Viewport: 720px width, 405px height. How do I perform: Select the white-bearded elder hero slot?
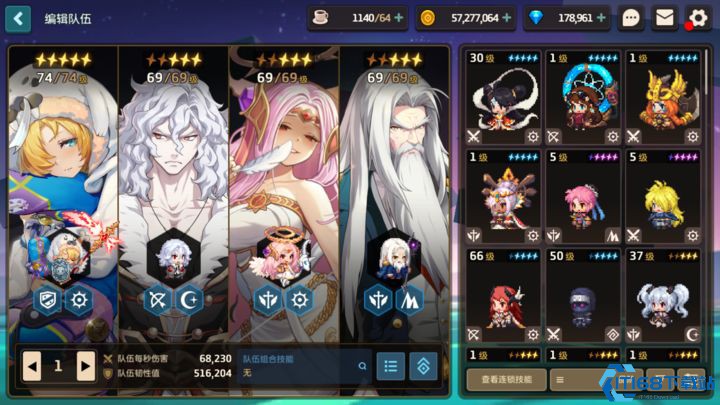[394, 190]
